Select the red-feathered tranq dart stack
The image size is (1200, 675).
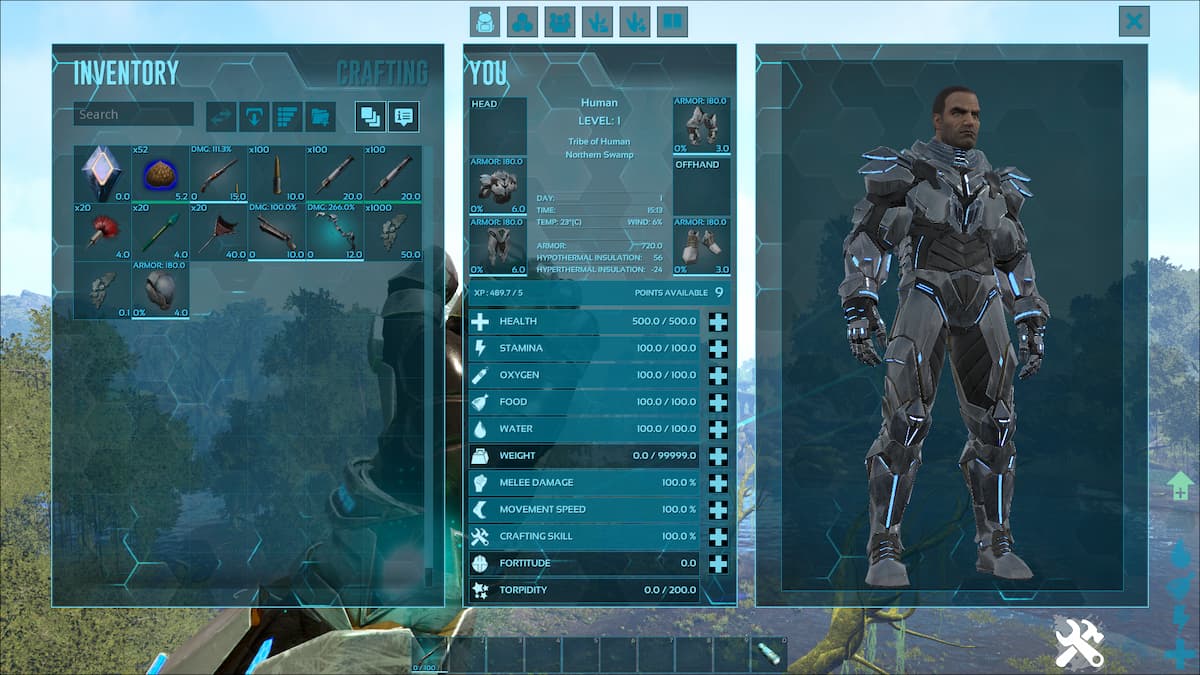(102, 232)
